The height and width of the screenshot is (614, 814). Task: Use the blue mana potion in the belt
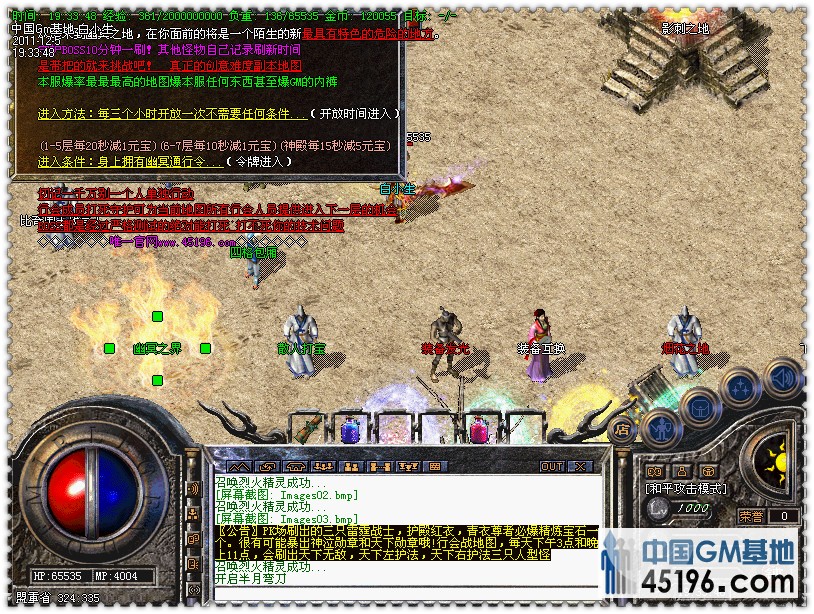point(350,430)
